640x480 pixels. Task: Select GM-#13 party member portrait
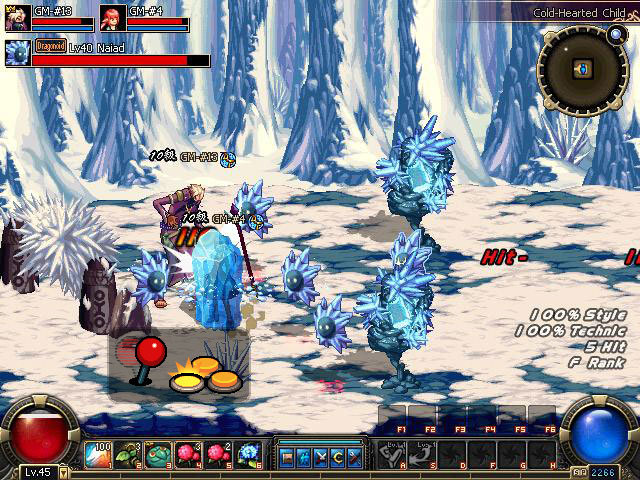point(17,18)
